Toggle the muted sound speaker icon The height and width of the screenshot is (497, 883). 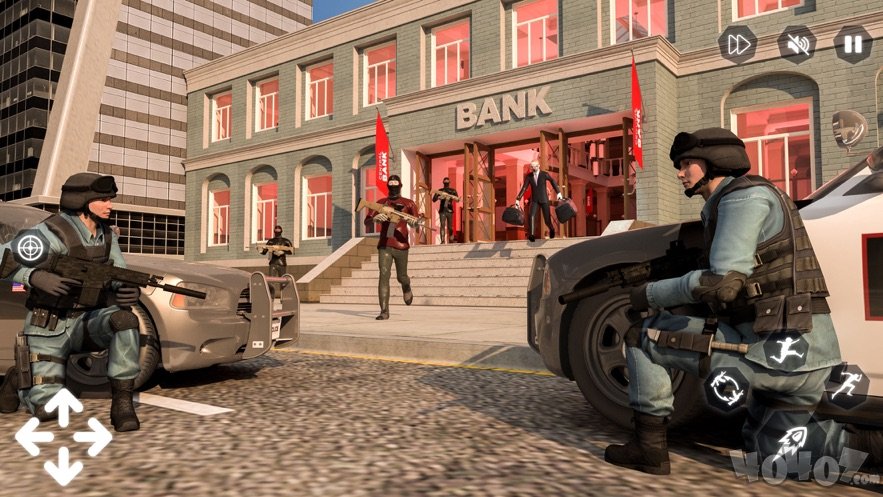coord(796,44)
